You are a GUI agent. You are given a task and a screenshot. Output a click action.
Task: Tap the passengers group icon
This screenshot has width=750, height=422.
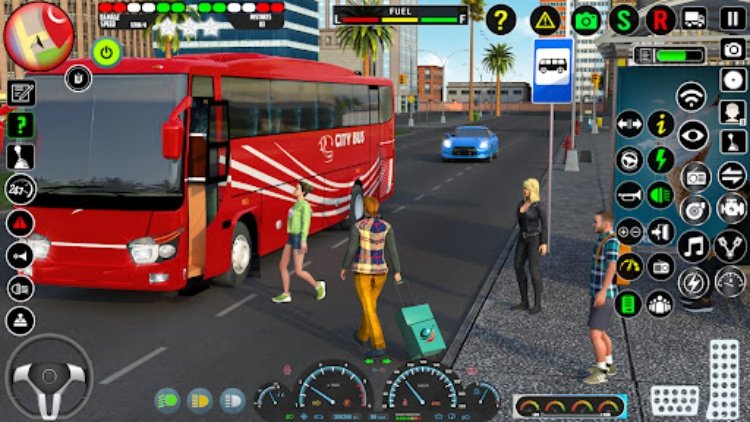tap(660, 303)
